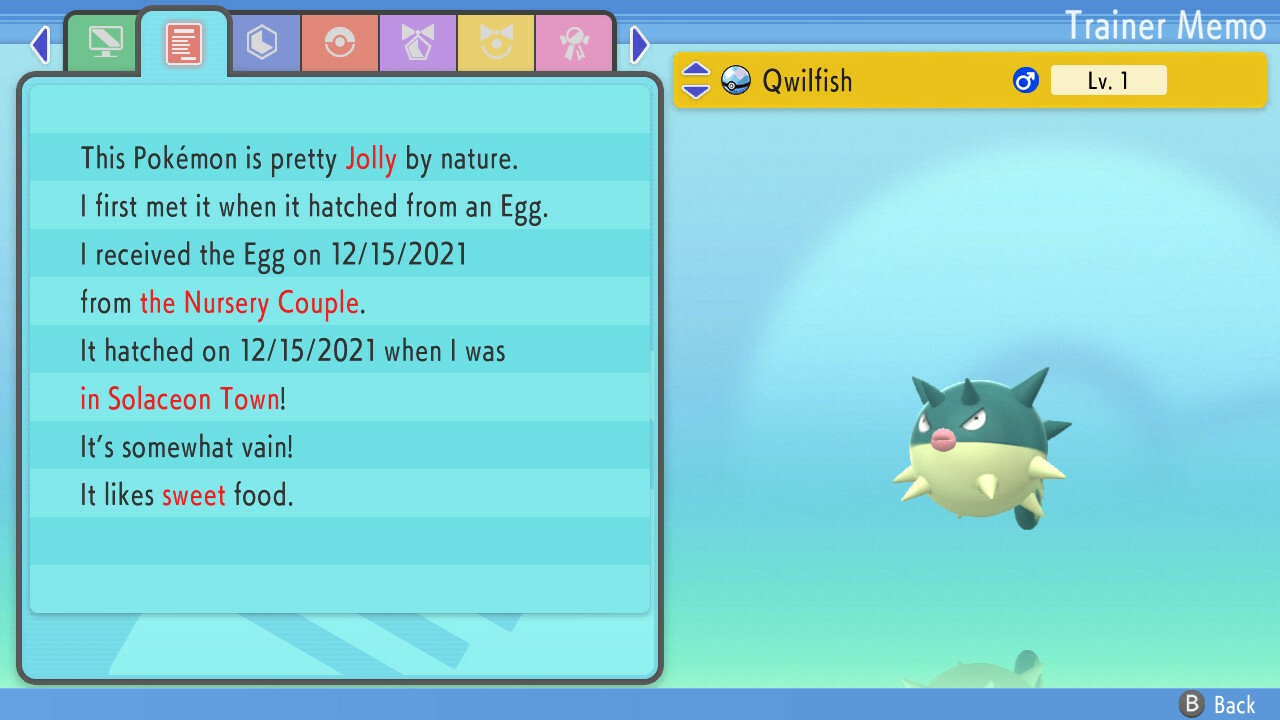Image resolution: width=1280 pixels, height=720 pixels.
Task: Open the moves page via the Poké Ball icon
Action: [x=339, y=42]
